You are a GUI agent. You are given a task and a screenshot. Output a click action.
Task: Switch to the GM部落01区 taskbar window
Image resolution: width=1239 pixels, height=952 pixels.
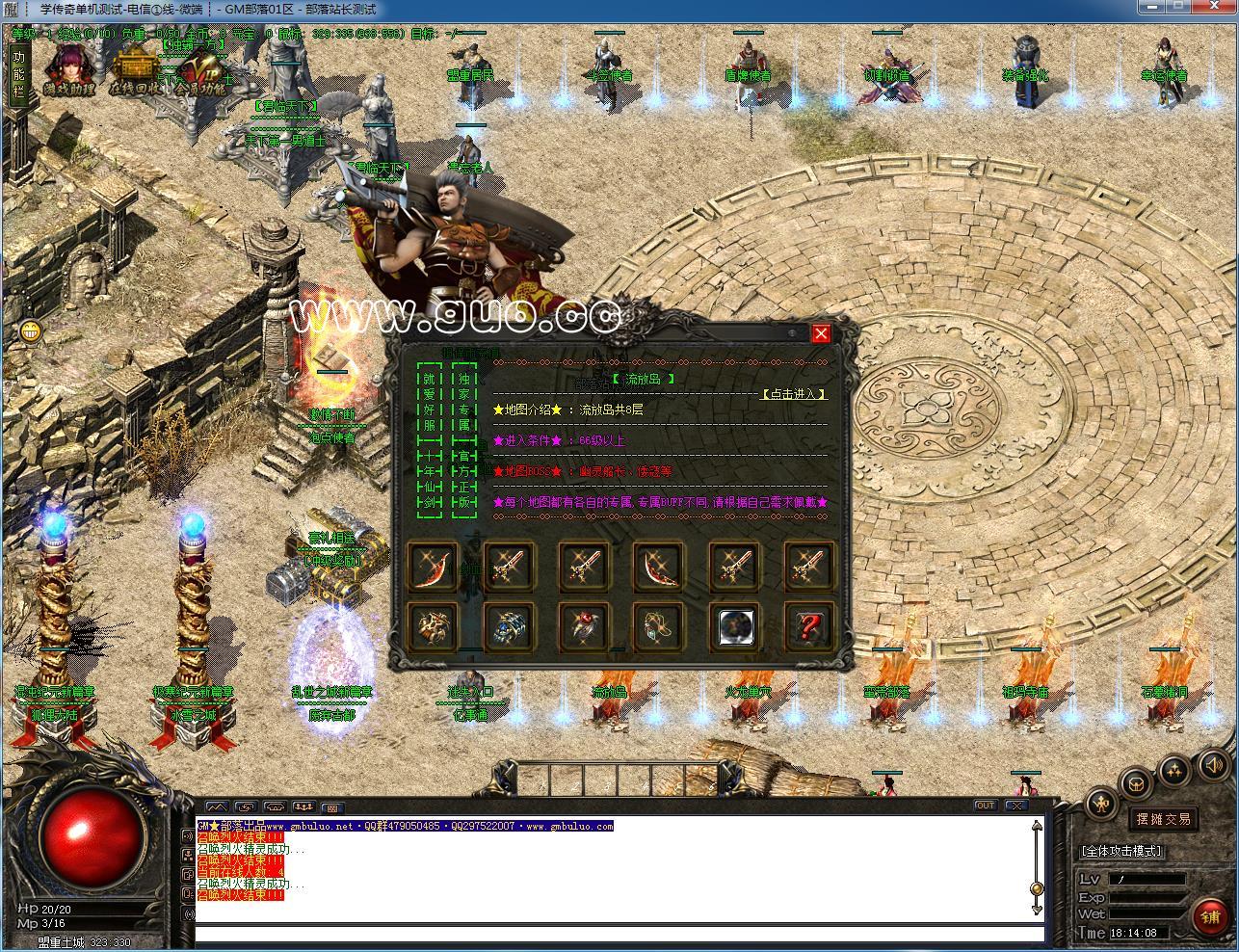289,9
